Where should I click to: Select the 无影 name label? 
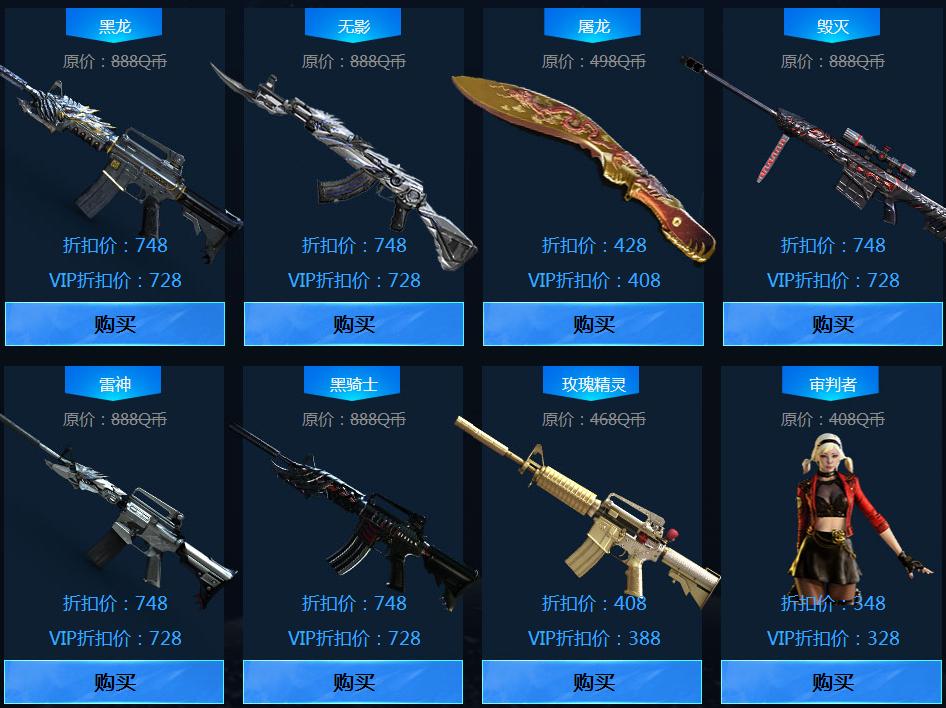(x=353, y=26)
